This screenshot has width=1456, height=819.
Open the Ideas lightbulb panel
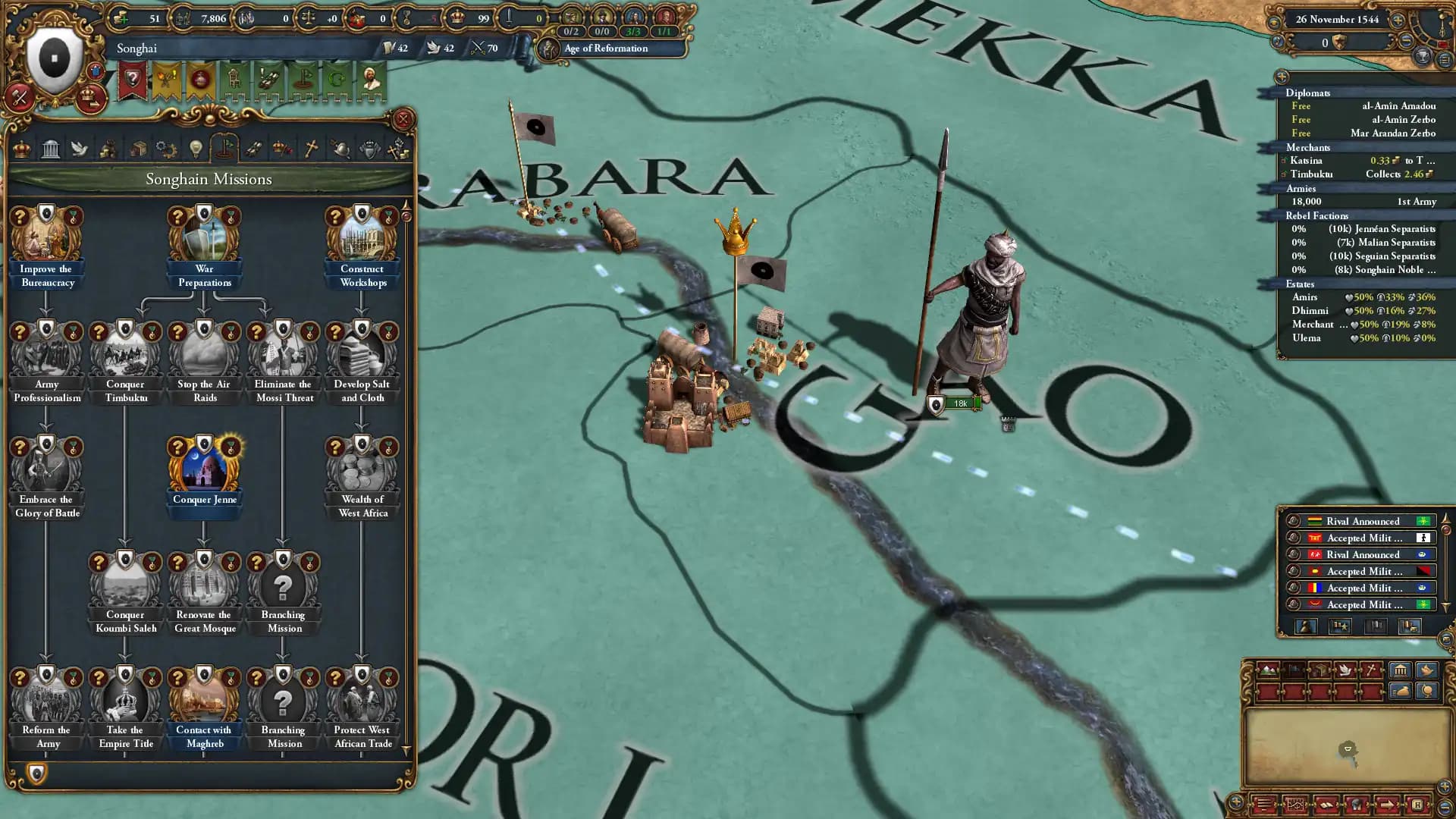tap(196, 149)
